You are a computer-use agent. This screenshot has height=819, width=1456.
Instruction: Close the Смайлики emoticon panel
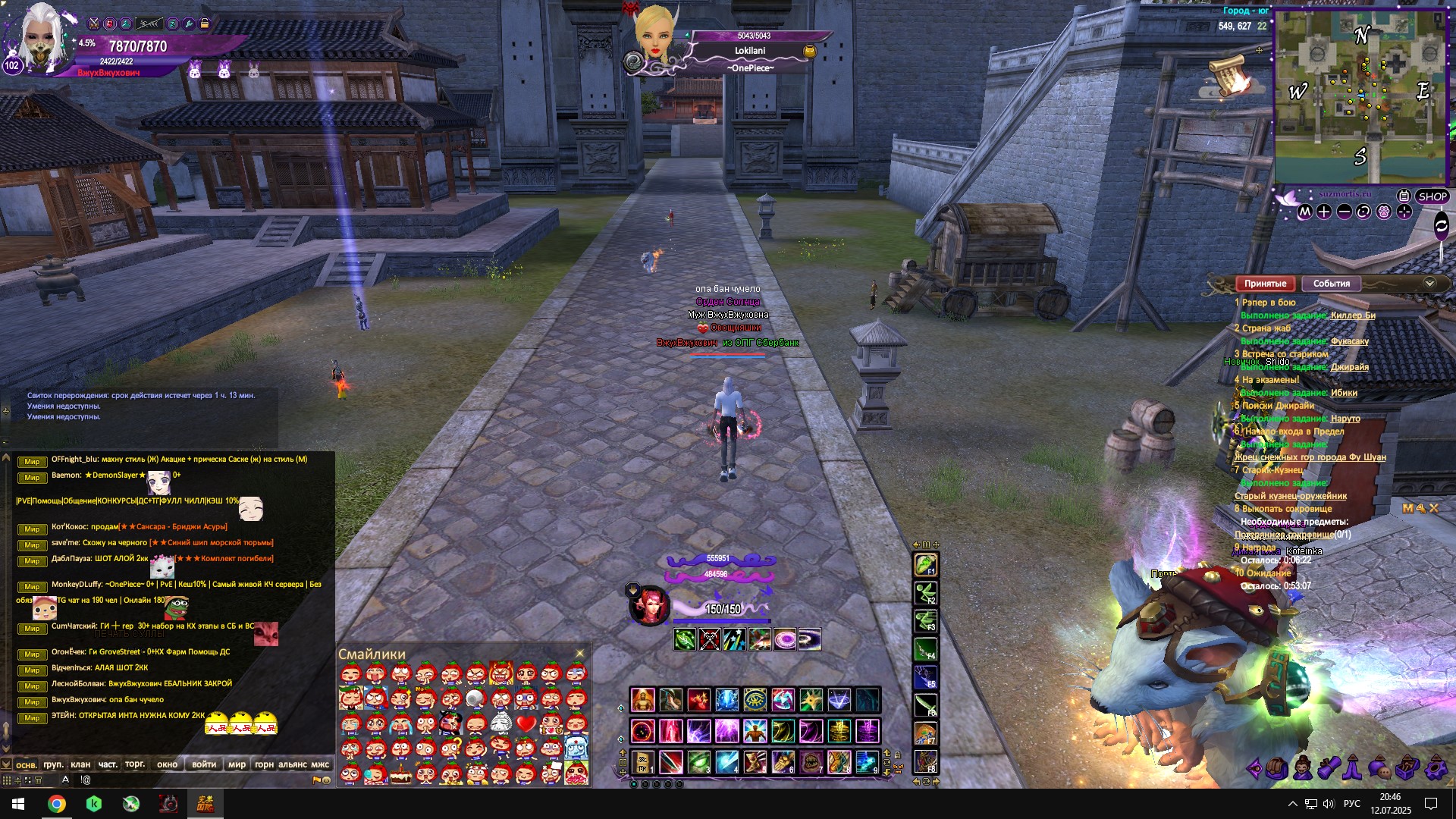point(580,654)
